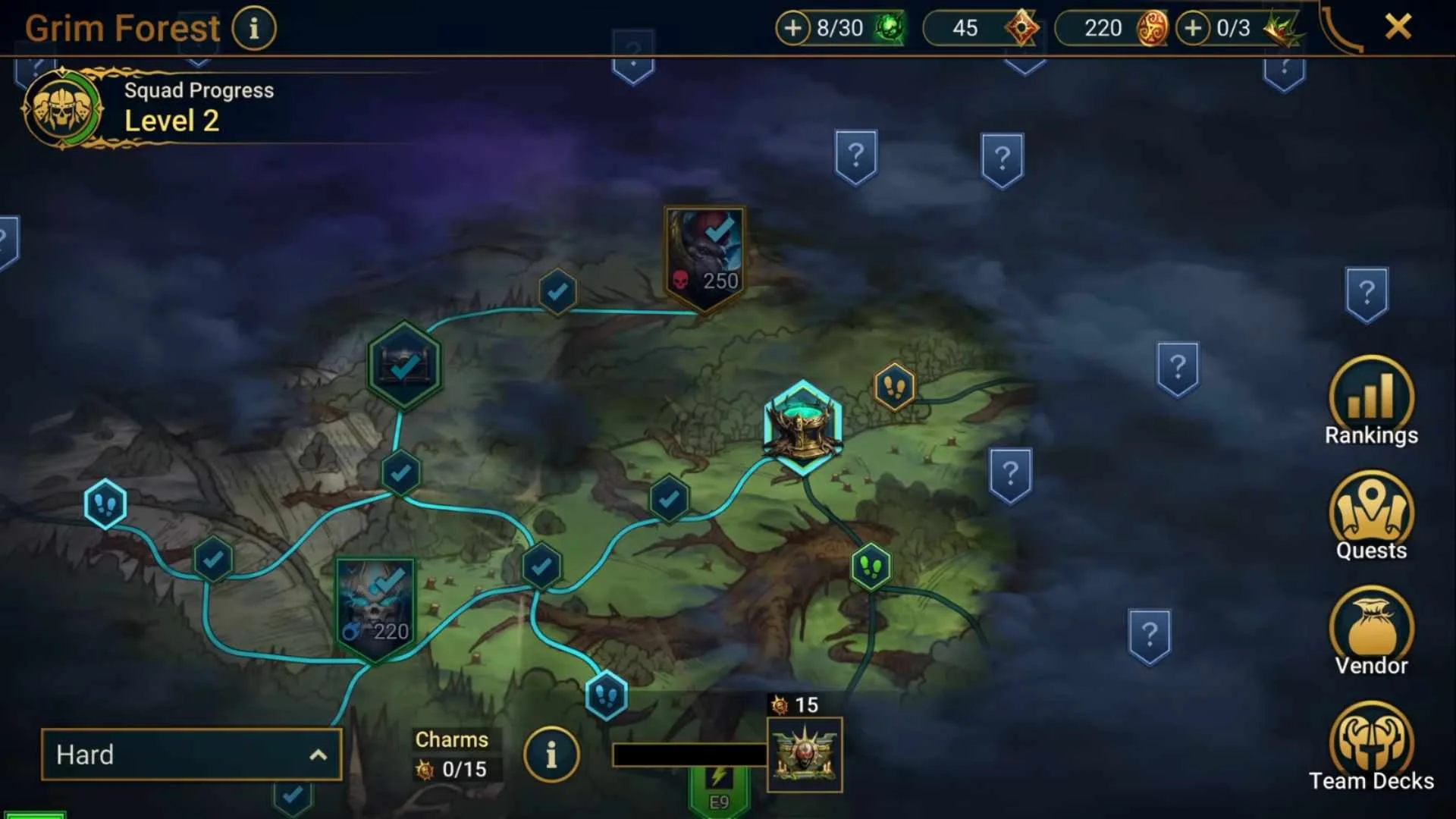Move to the green footsteps node
Screen dimensions: 1456x819
[871, 566]
